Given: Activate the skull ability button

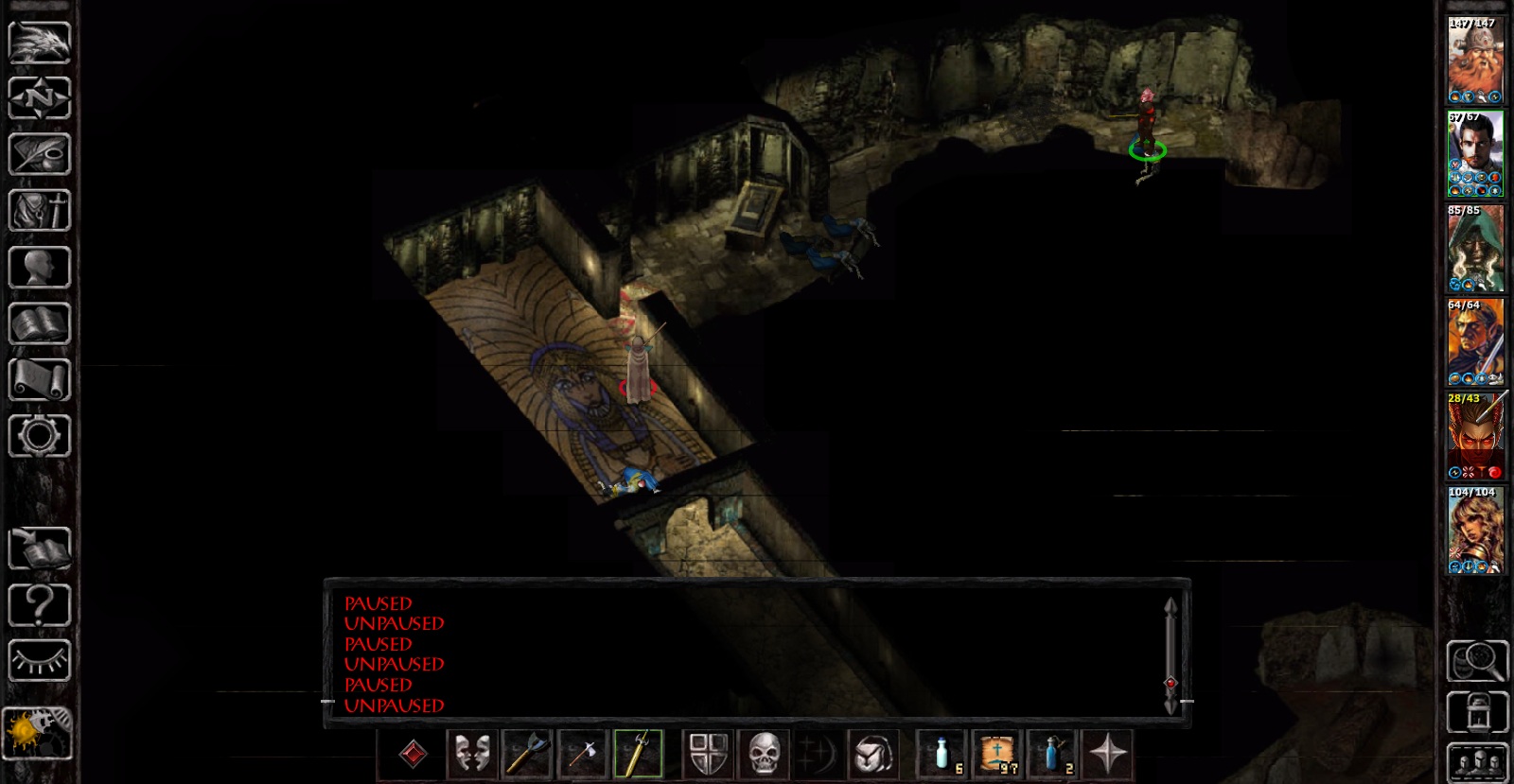Looking at the screenshot, I should coord(764,754).
